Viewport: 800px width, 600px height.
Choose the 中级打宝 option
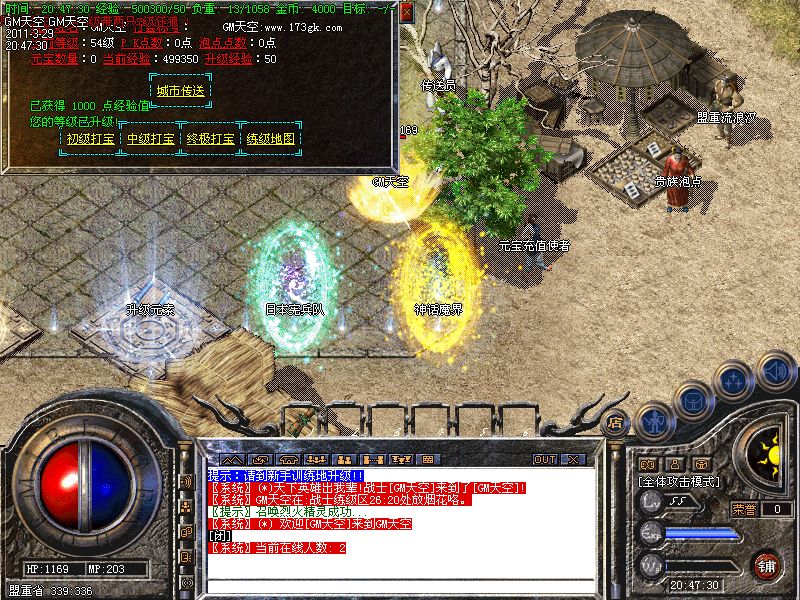click(150, 139)
